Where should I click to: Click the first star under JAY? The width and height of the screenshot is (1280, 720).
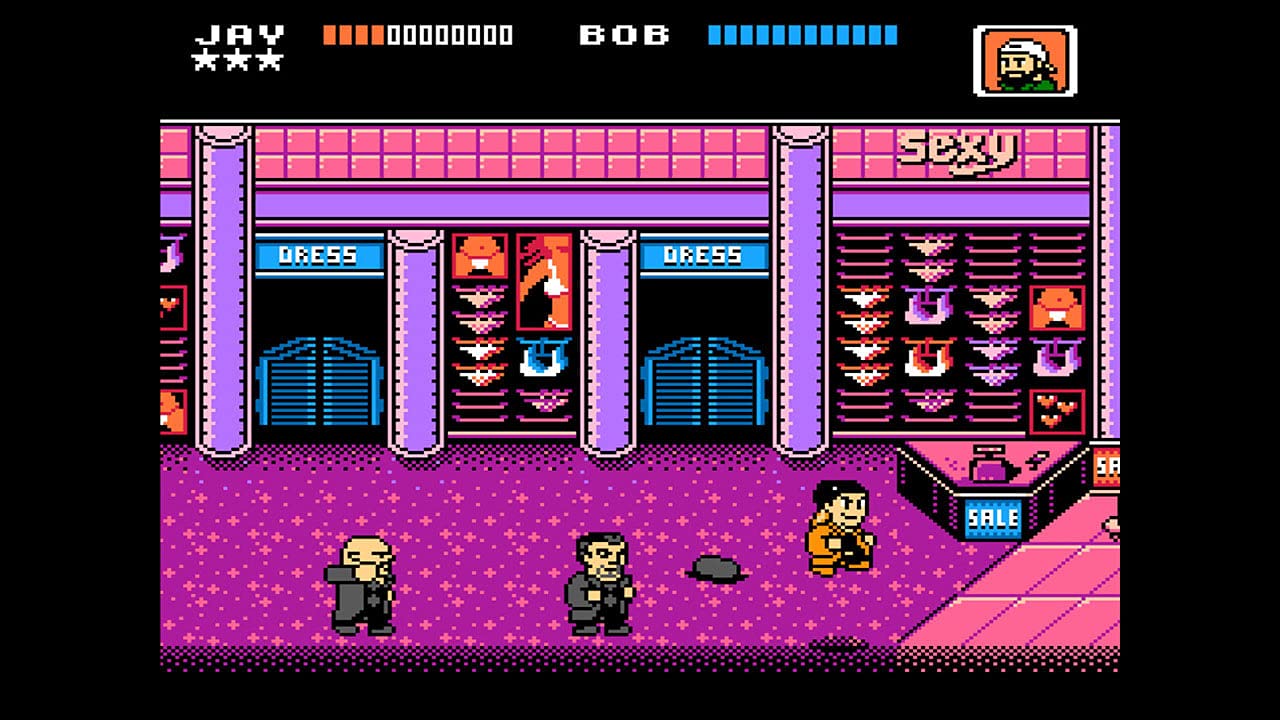pyautogui.click(x=207, y=60)
